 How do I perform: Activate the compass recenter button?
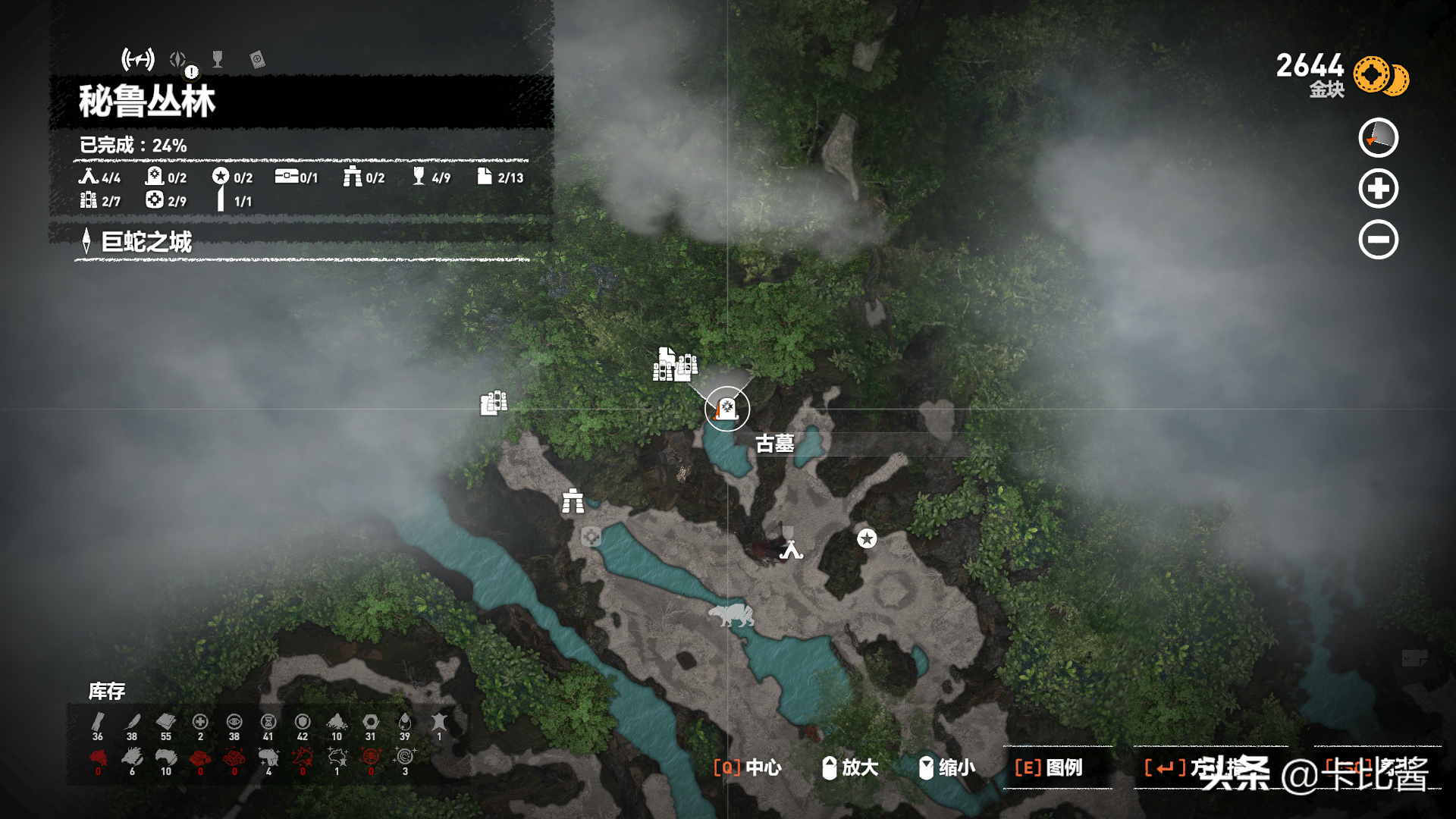1378,138
